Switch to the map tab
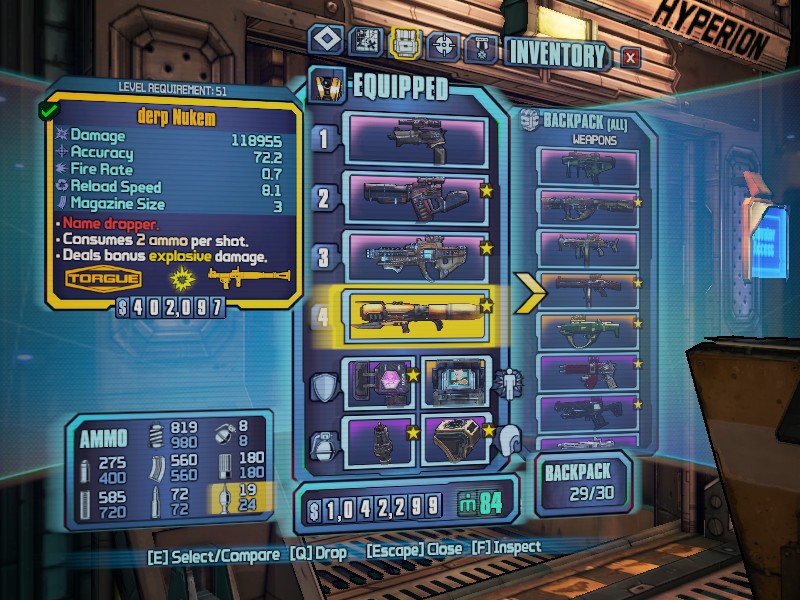Image resolution: width=800 pixels, height=600 pixels. click(365, 43)
